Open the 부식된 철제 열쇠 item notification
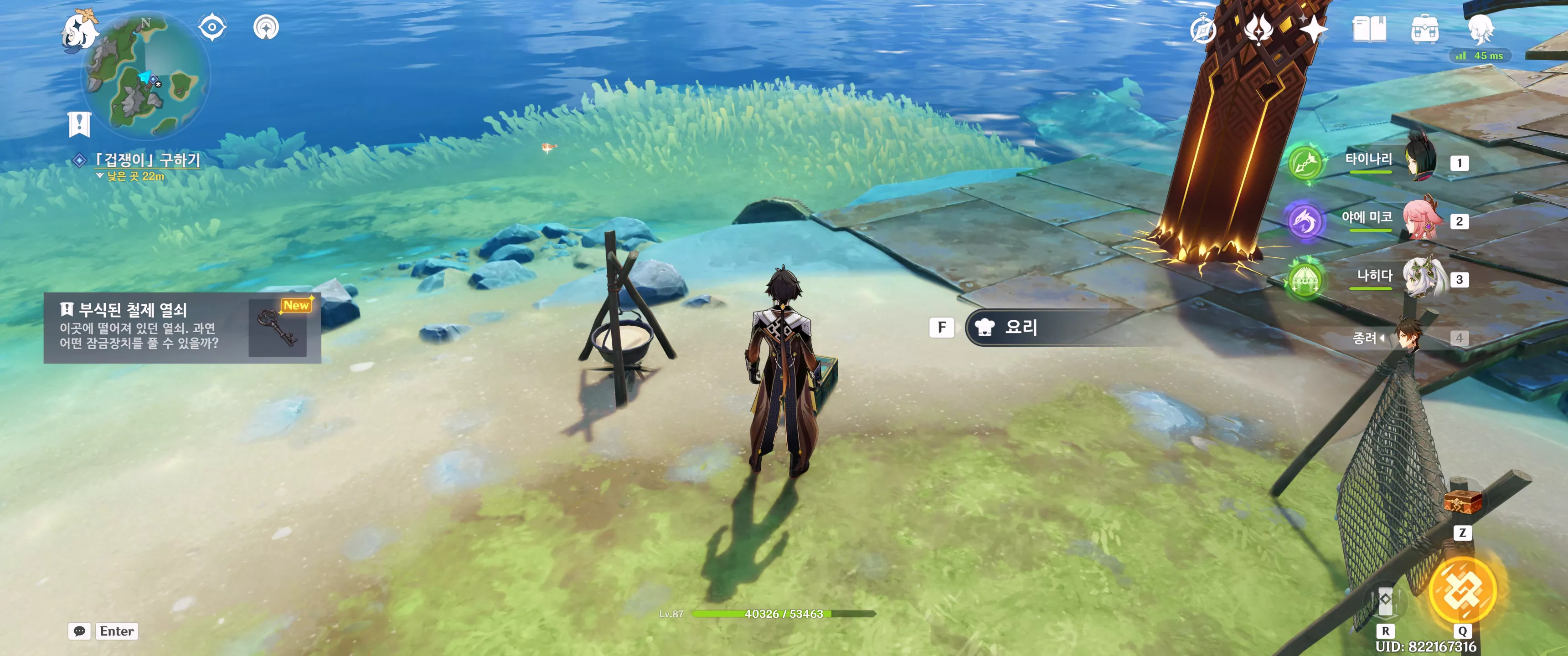The height and width of the screenshot is (656, 1568). (x=182, y=328)
